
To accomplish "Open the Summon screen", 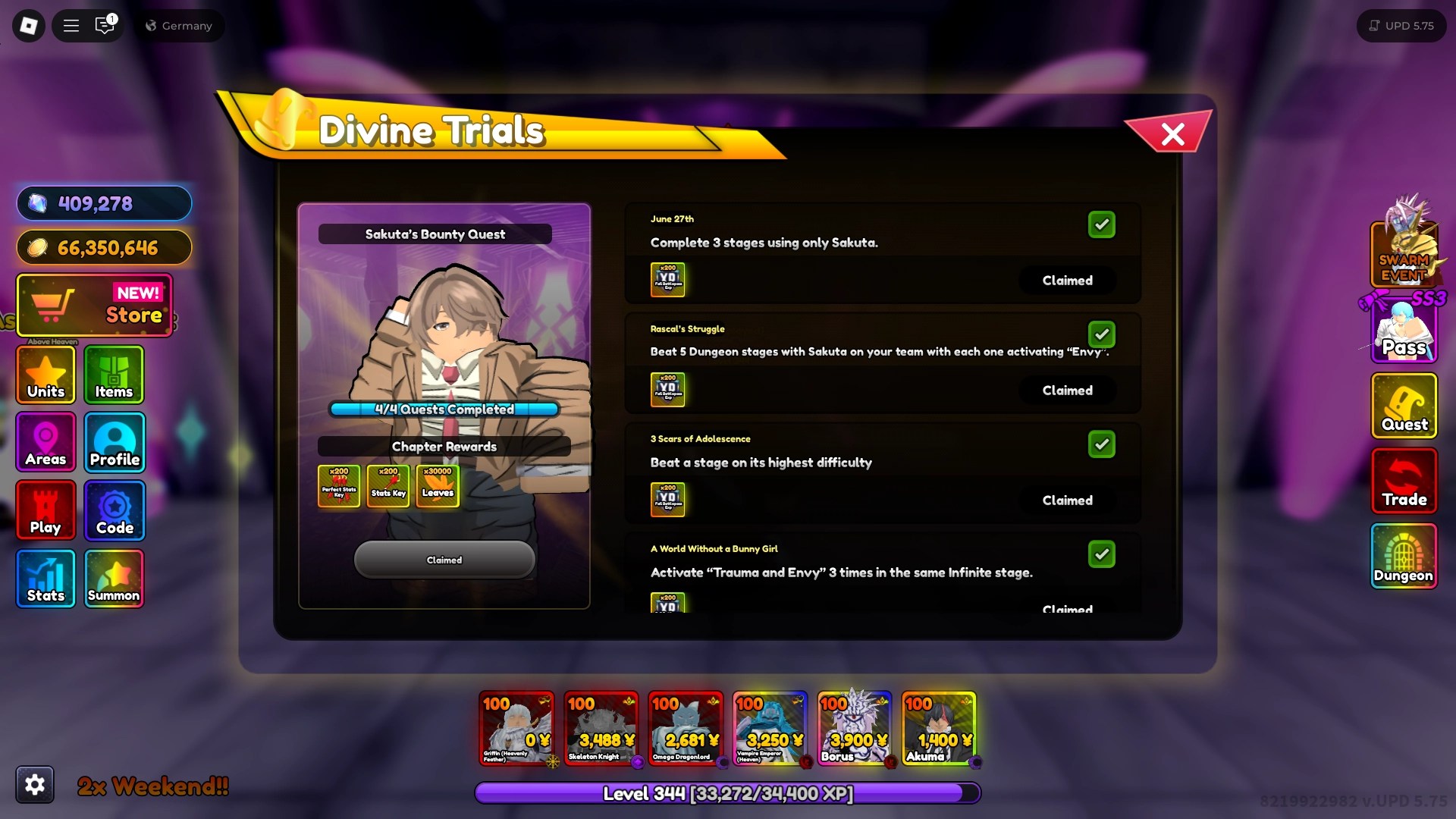I will click(x=114, y=578).
